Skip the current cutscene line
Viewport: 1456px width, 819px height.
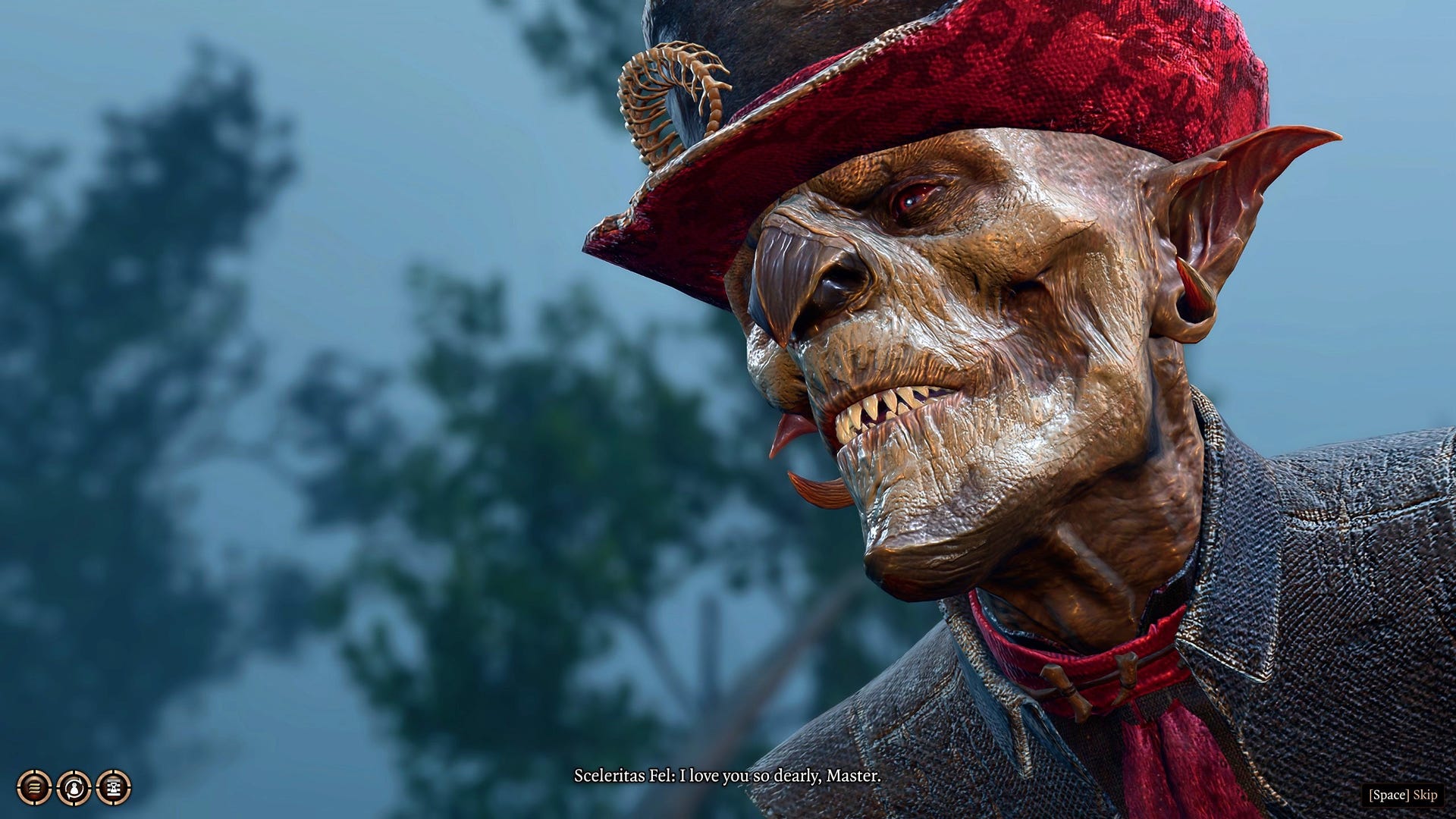[1403, 795]
